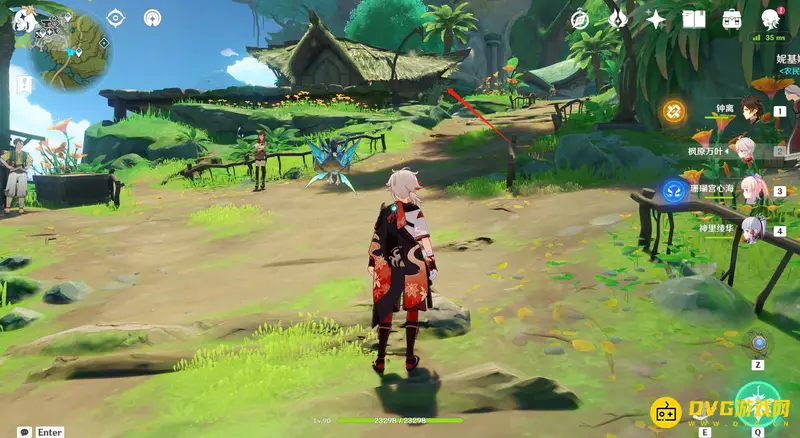Screen dimensions: 800x438
Task: Activate the elemental sight eye icon
Action: pyautogui.click(x=115, y=17)
